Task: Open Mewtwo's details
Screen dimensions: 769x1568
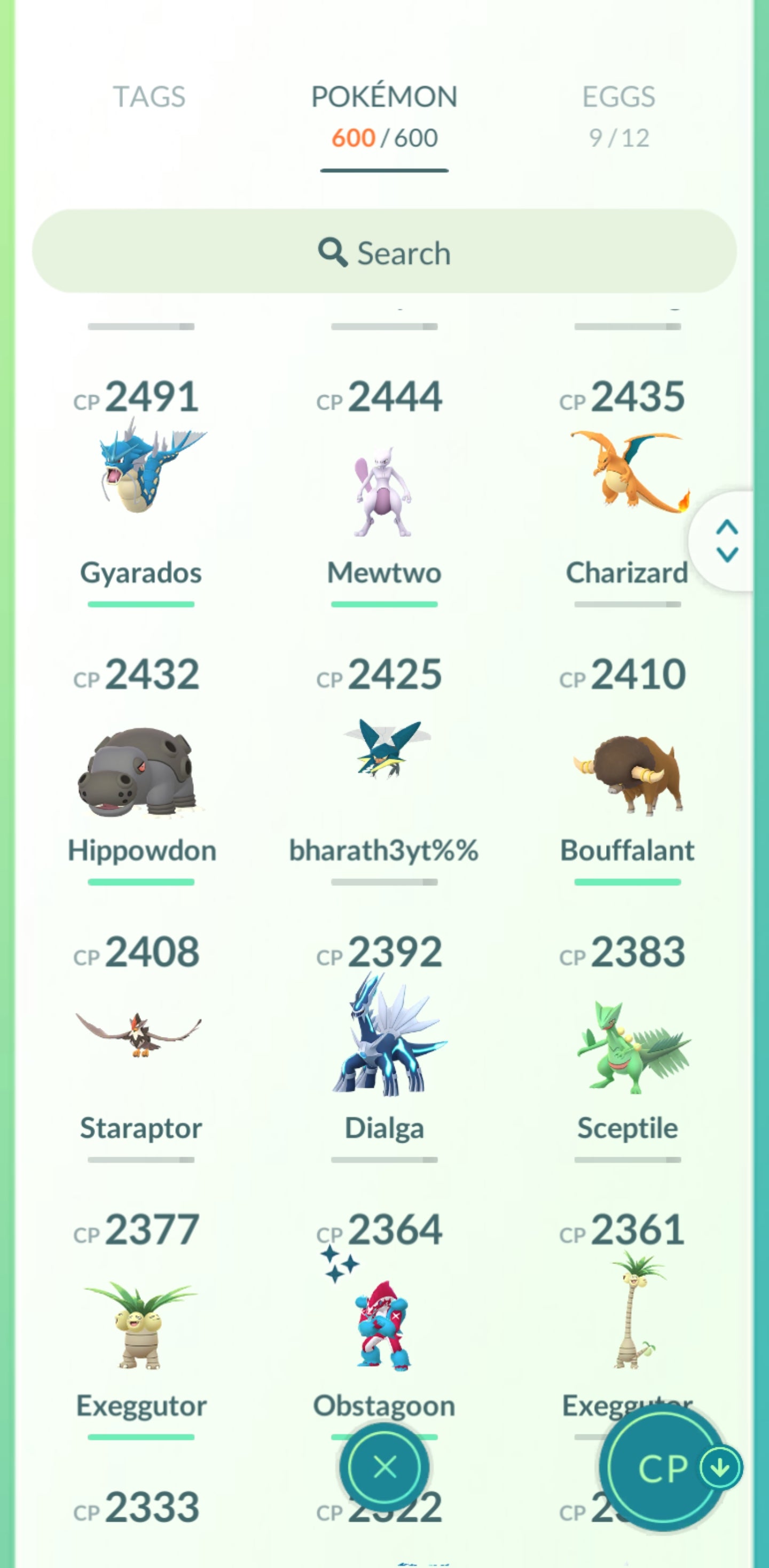Action: click(x=384, y=487)
